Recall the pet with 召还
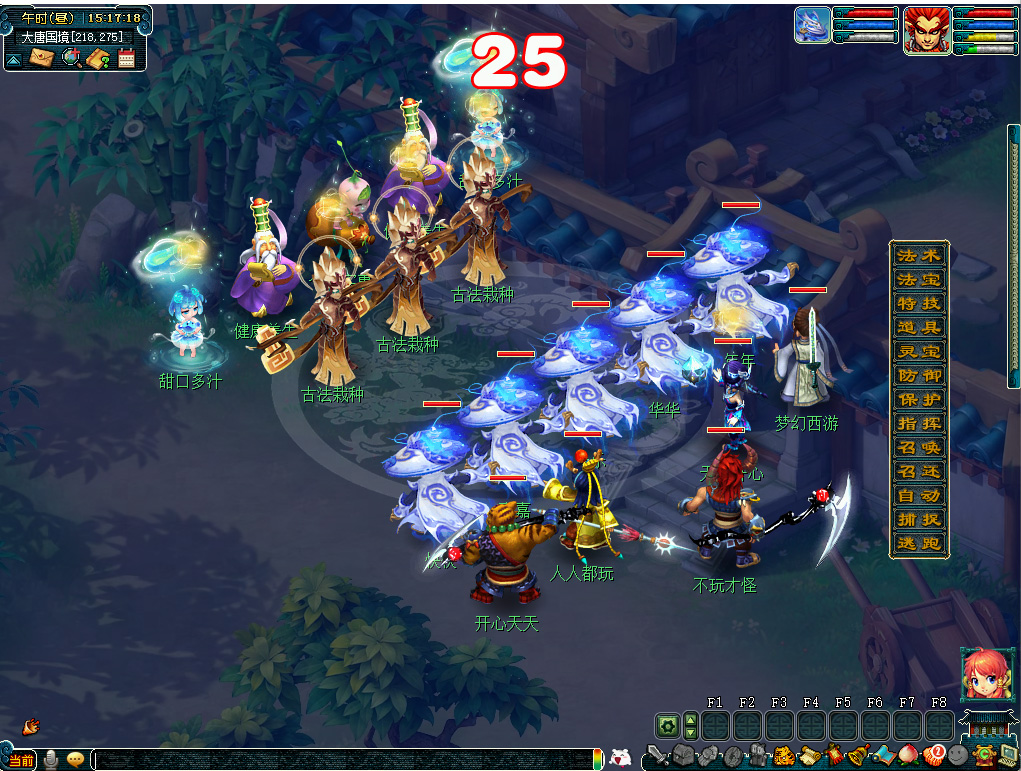 pyautogui.click(x=918, y=471)
